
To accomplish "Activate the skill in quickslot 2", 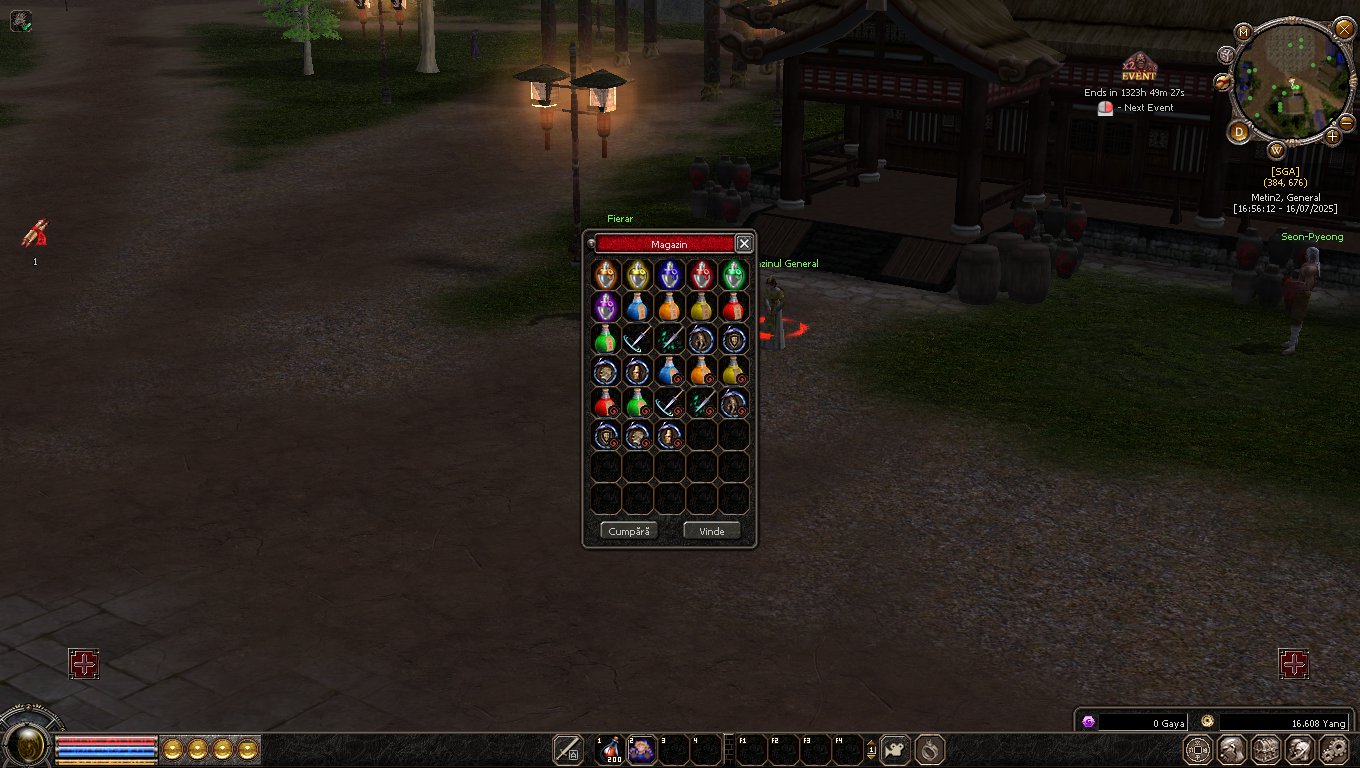I will coord(641,749).
